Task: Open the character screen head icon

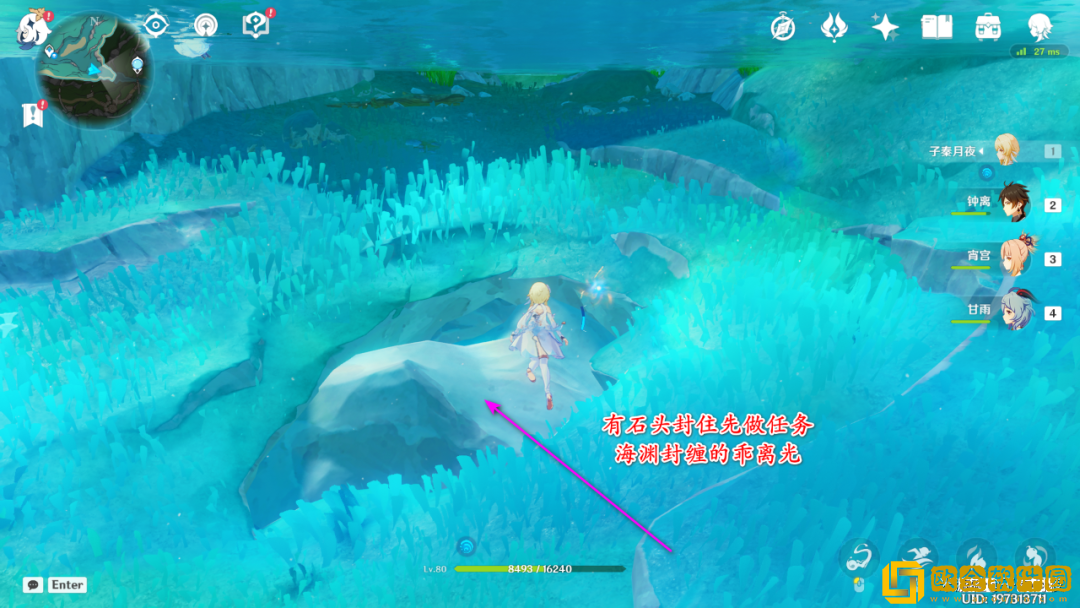Action: pyautogui.click(x=1041, y=27)
